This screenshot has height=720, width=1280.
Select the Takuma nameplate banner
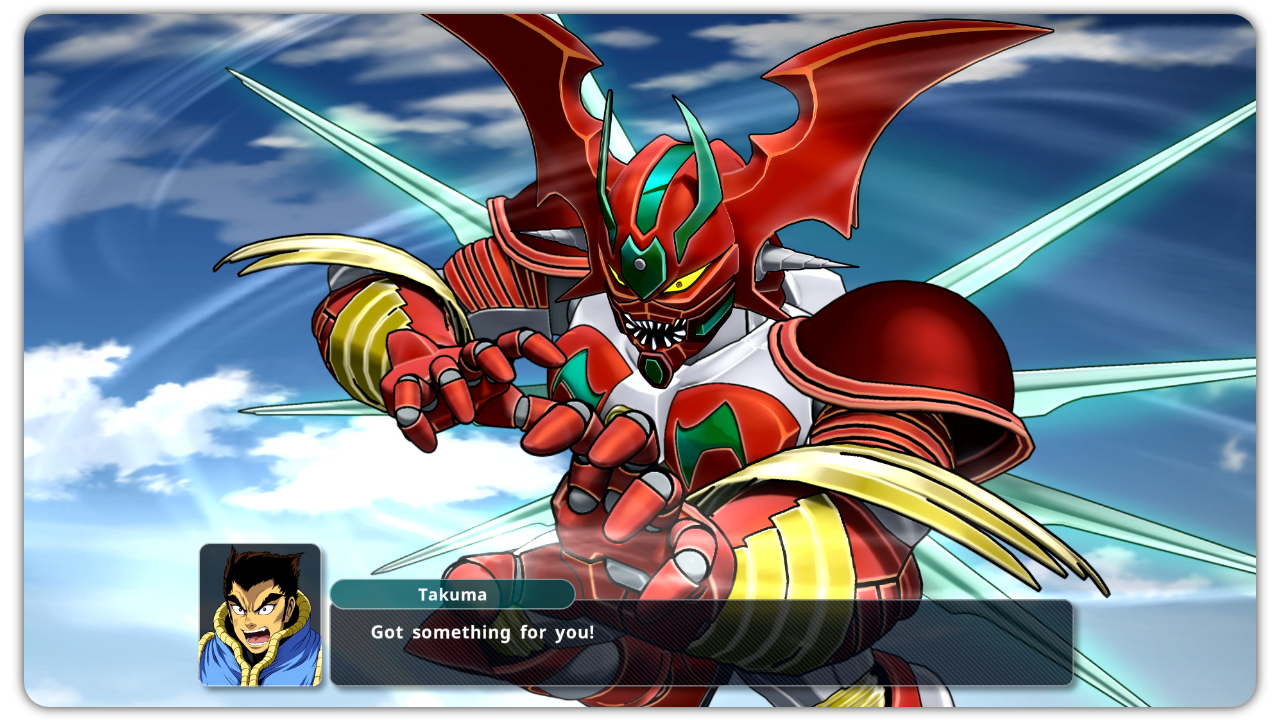455,594
